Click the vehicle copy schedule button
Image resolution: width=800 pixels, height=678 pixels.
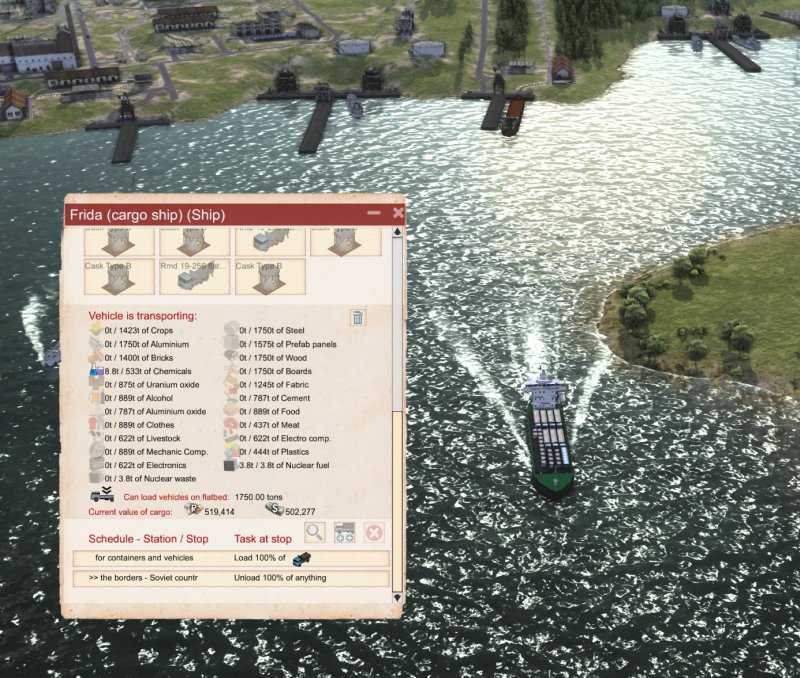(345, 533)
